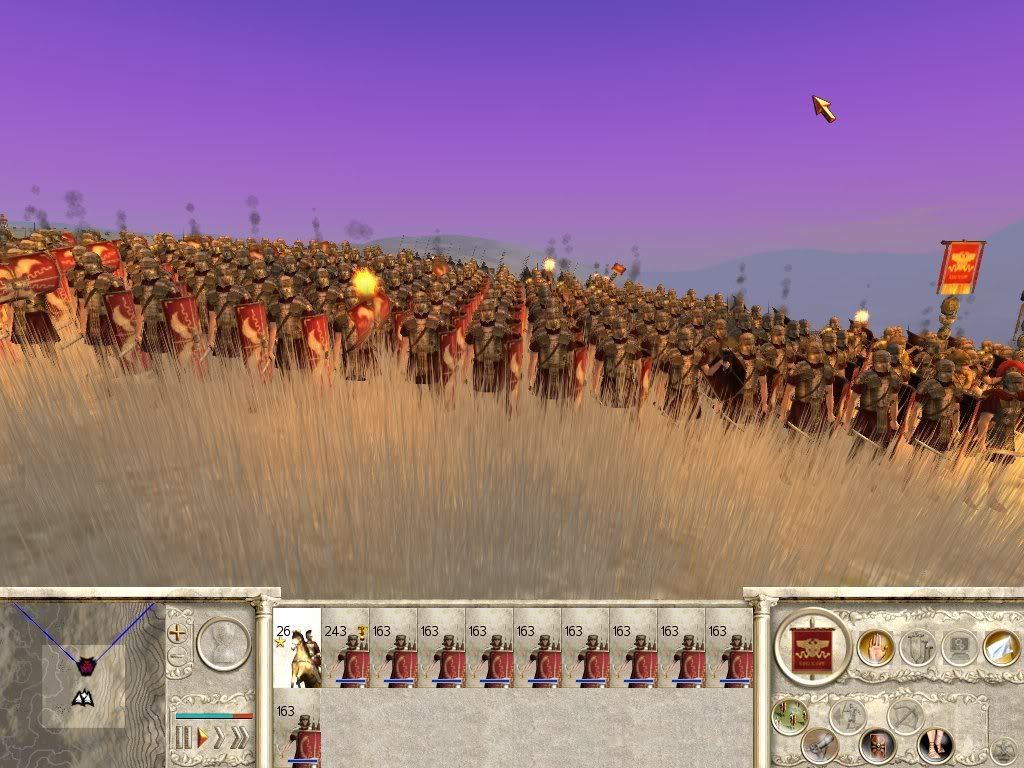Set battle speed to triple fast-forward

point(239,738)
